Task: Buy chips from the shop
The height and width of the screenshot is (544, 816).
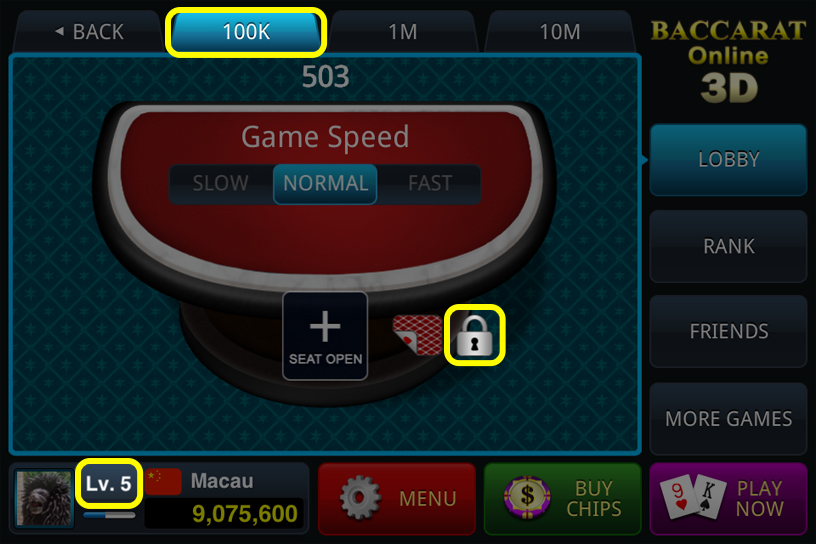Action: tap(562, 498)
